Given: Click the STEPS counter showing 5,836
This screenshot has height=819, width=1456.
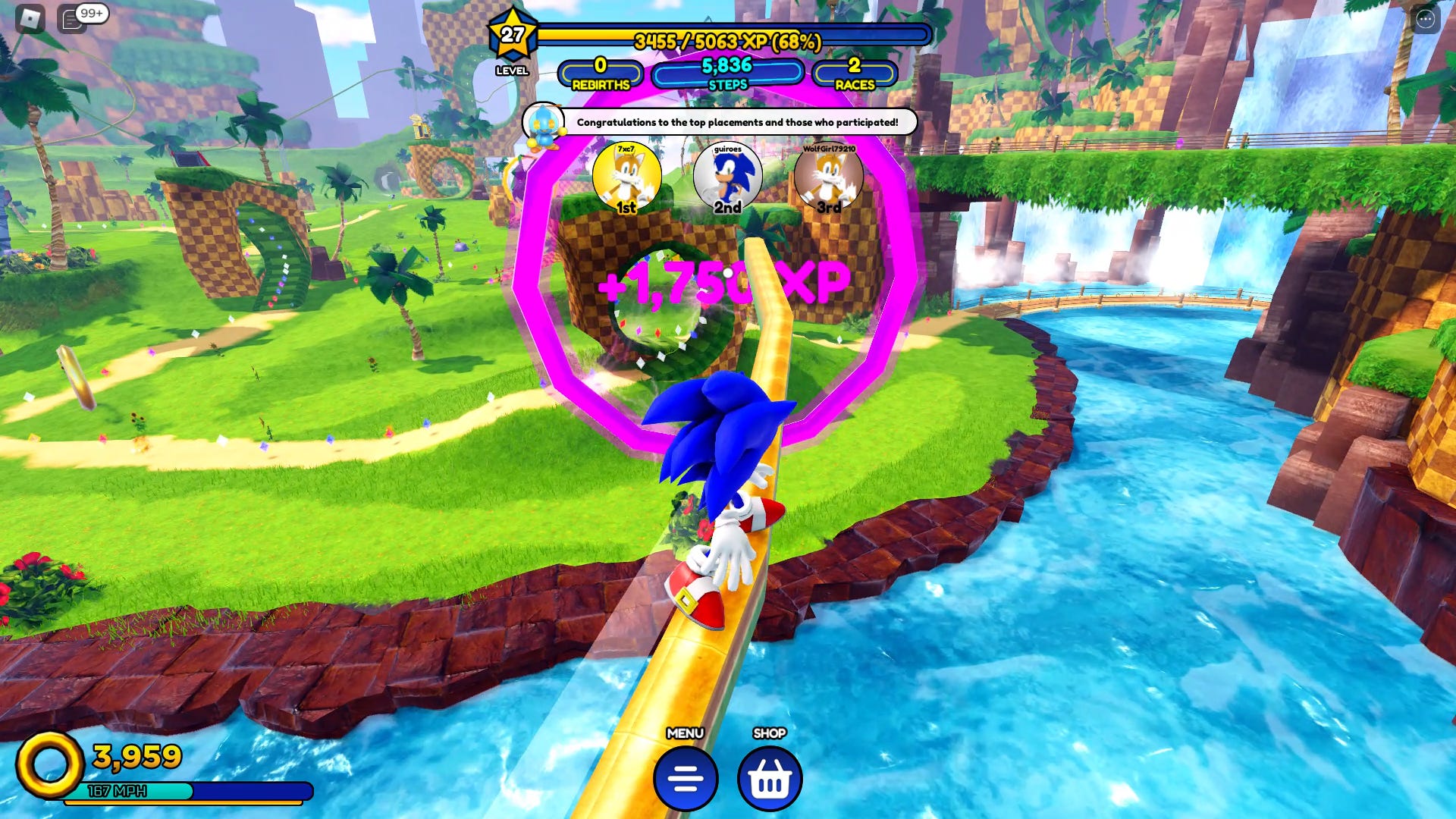Looking at the screenshot, I should point(726,73).
